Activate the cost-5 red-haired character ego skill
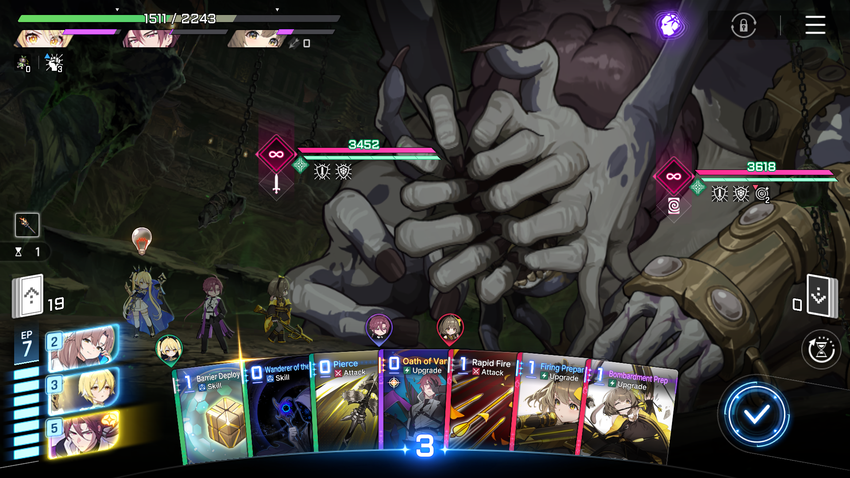Image resolution: width=850 pixels, height=478 pixels. (82, 433)
